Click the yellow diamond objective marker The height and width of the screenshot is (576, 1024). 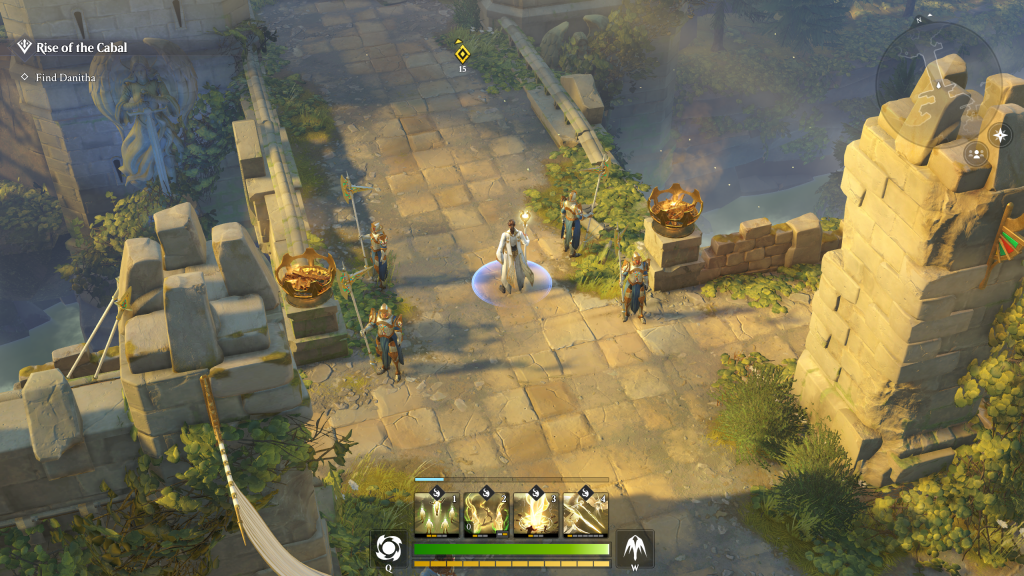tap(462, 54)
